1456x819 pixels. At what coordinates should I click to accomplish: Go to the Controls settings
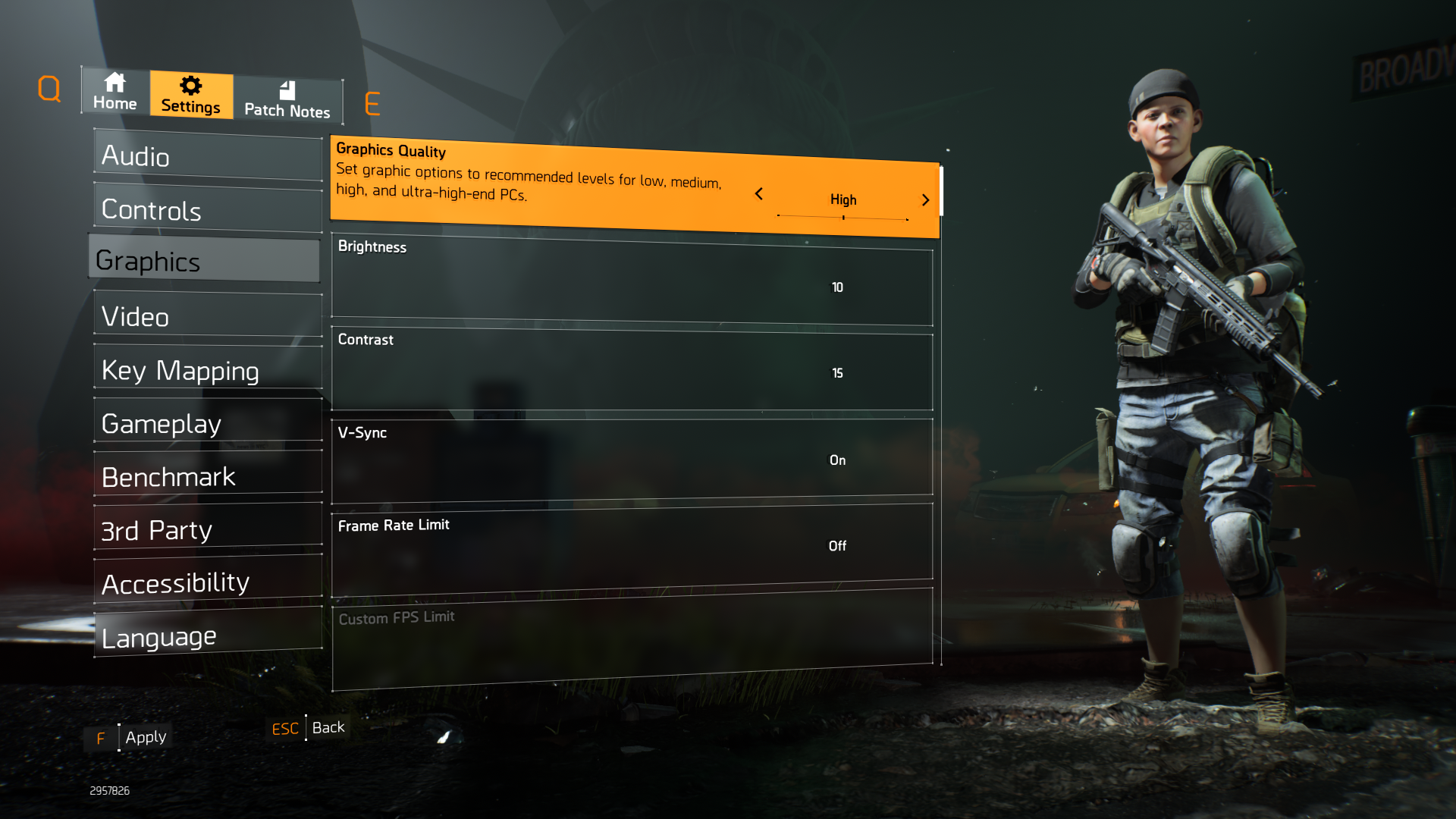[x=208, y=209]
